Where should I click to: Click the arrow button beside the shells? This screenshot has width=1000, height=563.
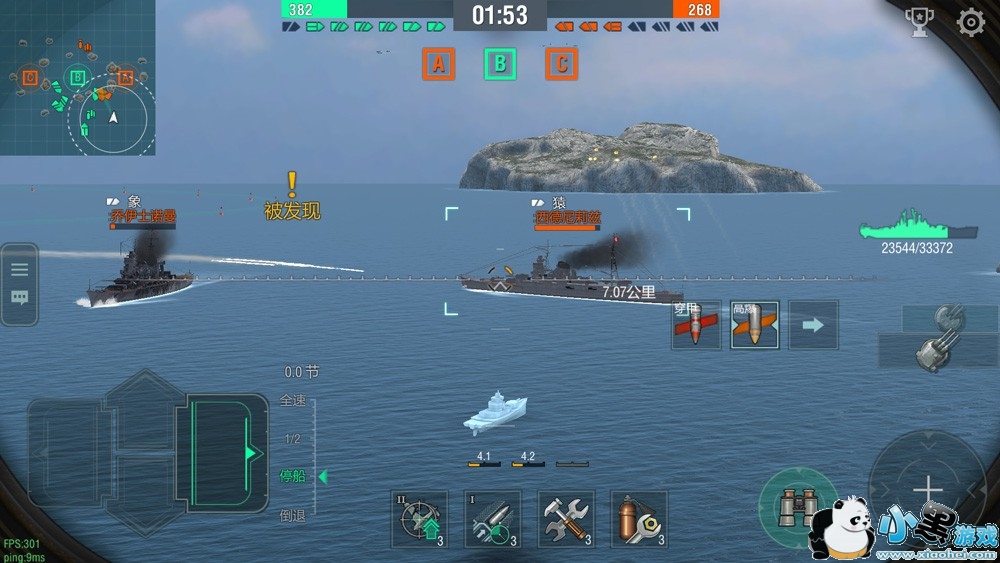coord(813,325)
